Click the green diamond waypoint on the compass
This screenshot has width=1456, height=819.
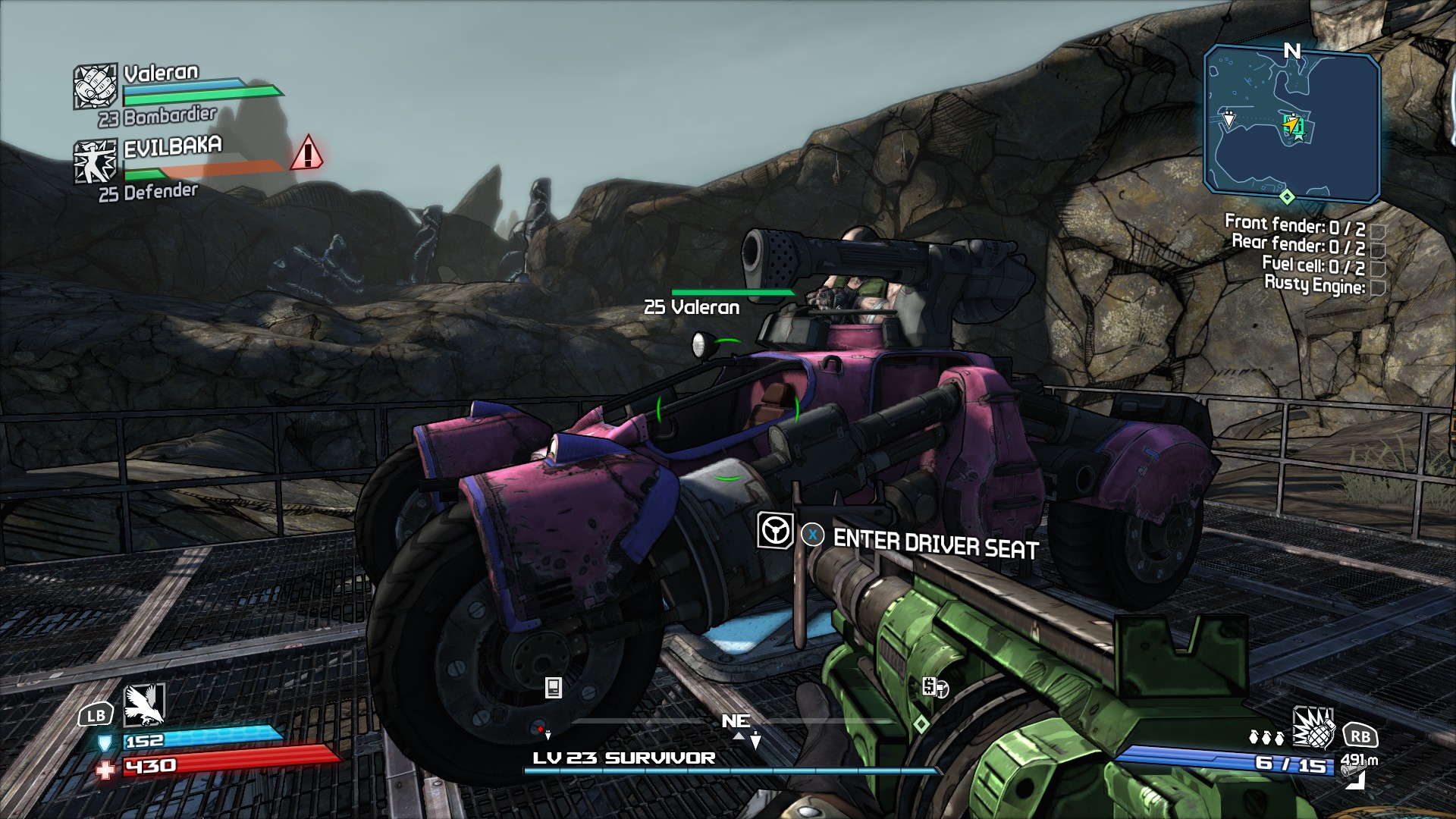point(921,724)
